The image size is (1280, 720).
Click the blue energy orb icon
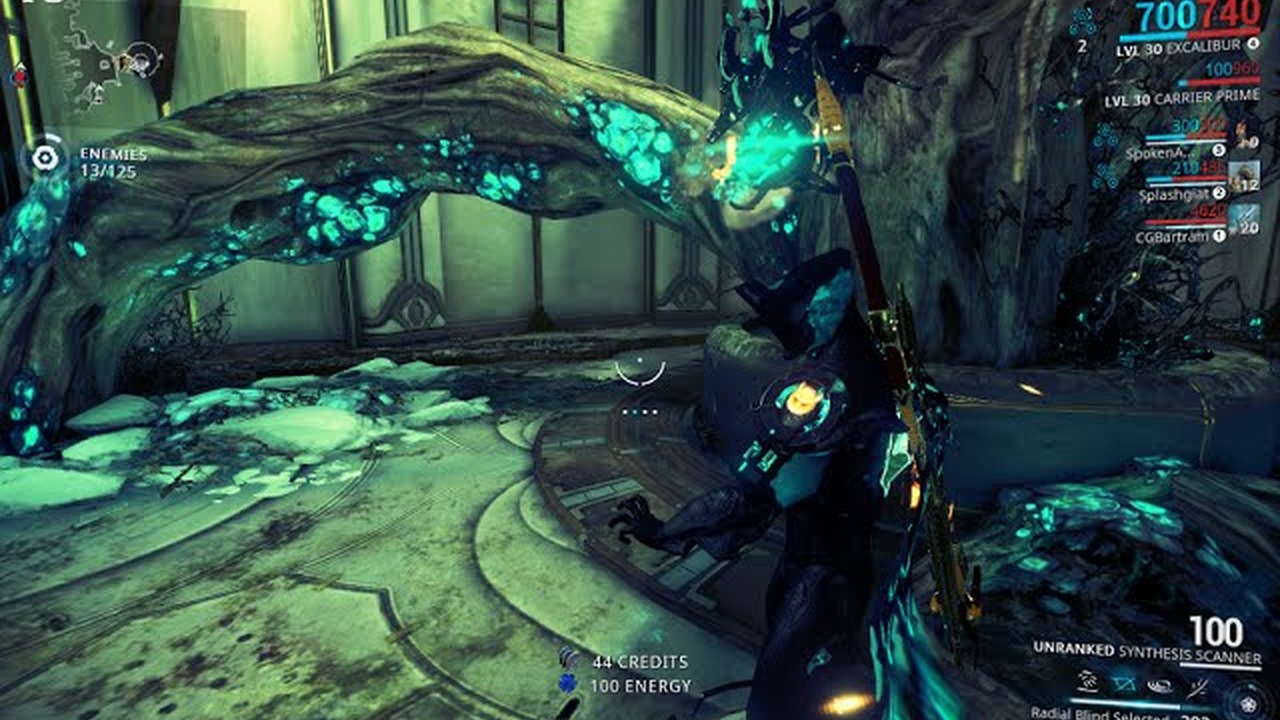point(569,686)
